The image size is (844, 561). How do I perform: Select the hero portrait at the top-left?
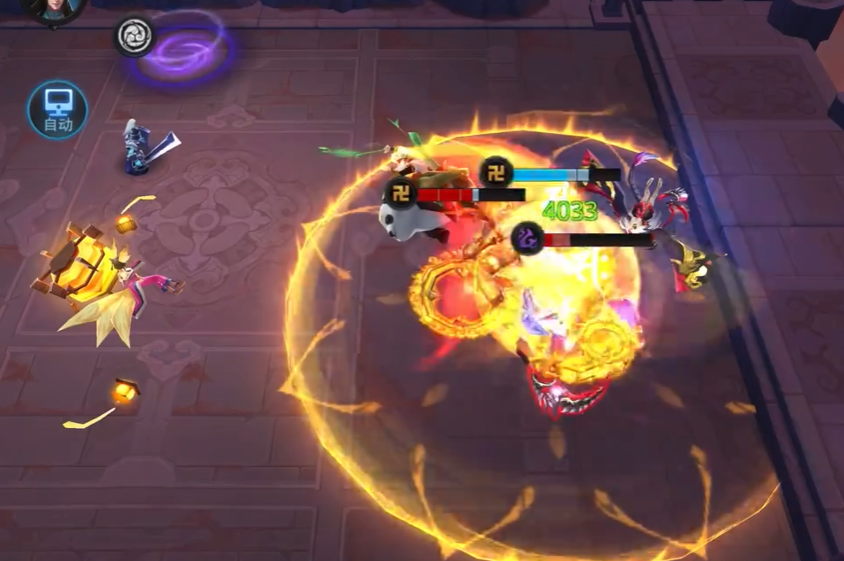[53, 8]
